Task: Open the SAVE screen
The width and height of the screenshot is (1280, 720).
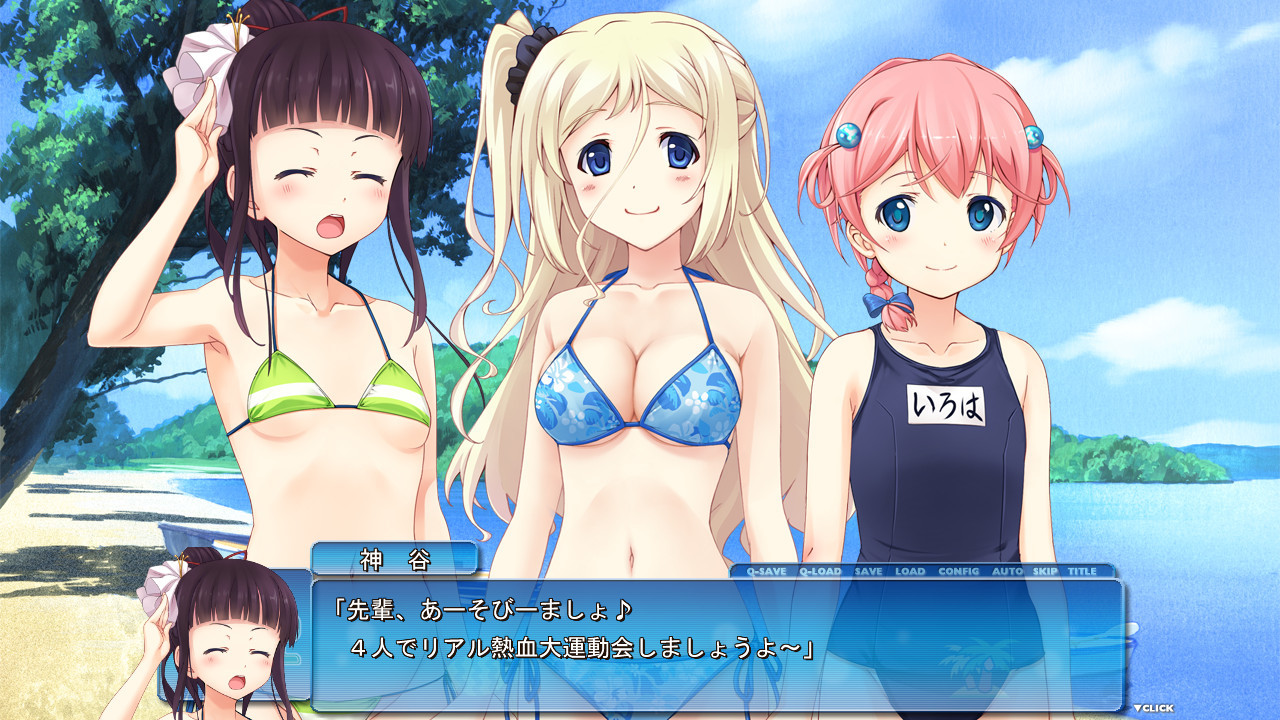Action: click(x=867, y=572)
